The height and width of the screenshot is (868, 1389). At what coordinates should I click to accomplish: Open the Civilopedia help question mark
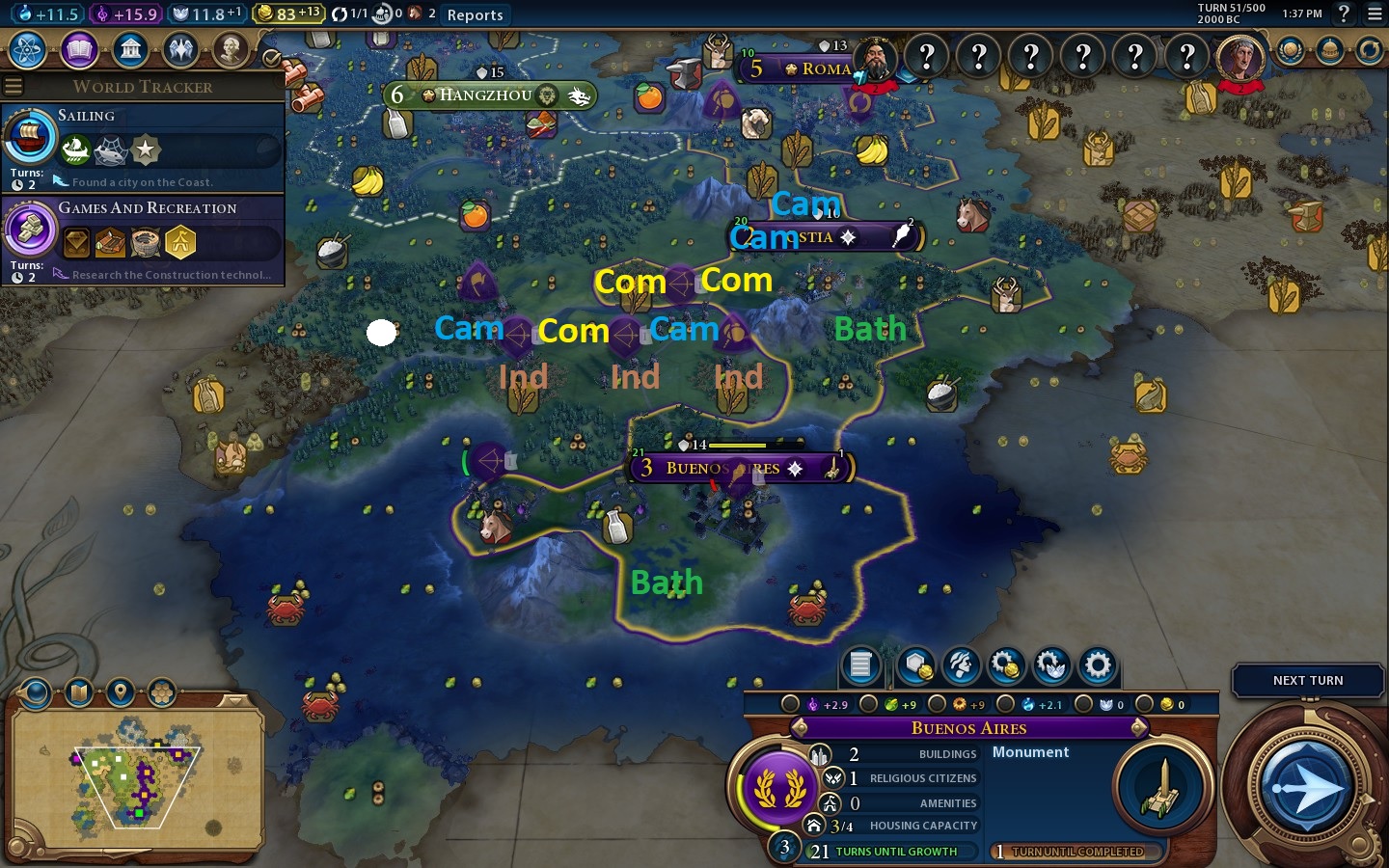point(1344,14)
